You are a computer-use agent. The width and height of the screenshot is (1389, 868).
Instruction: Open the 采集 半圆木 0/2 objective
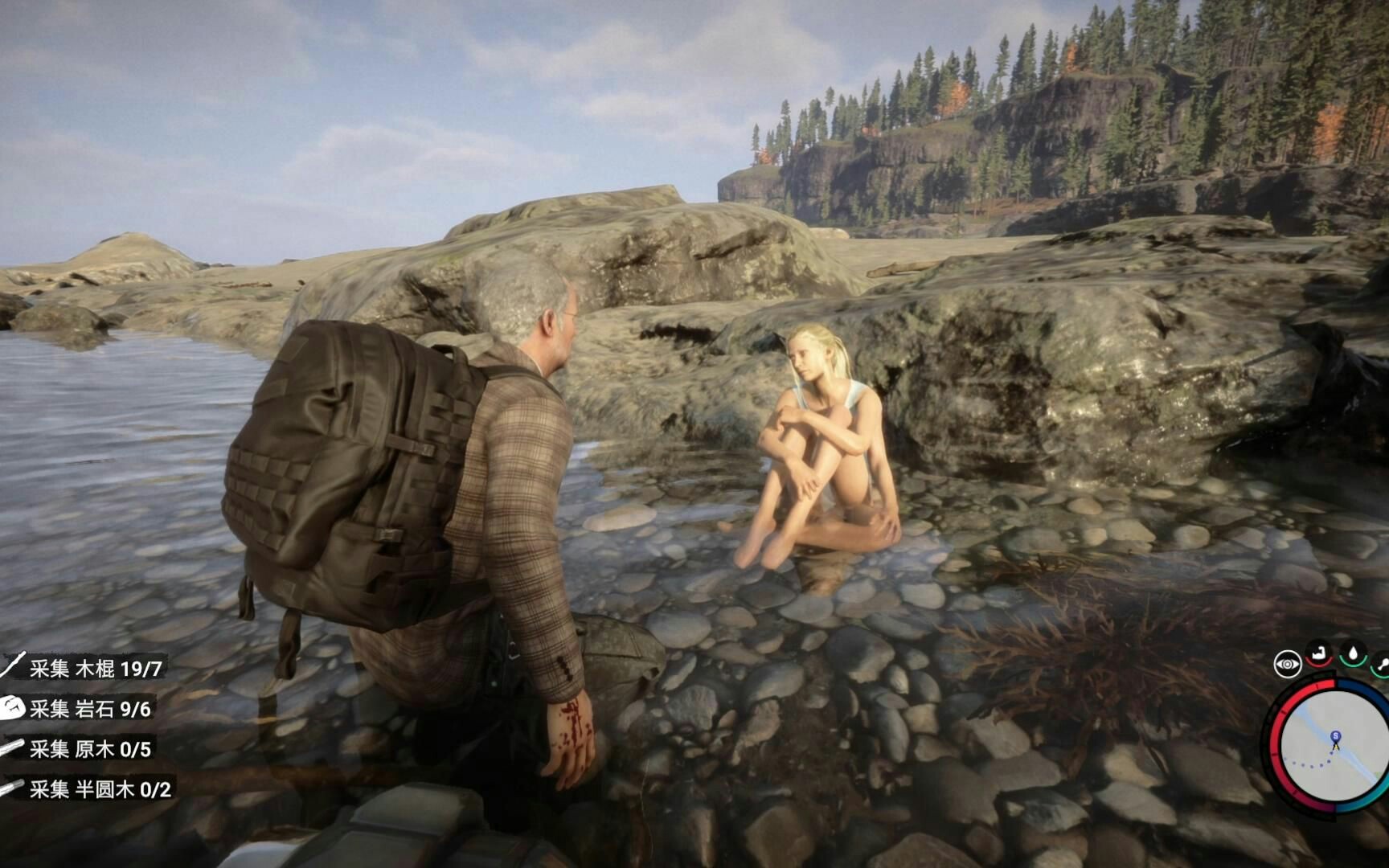100,789
